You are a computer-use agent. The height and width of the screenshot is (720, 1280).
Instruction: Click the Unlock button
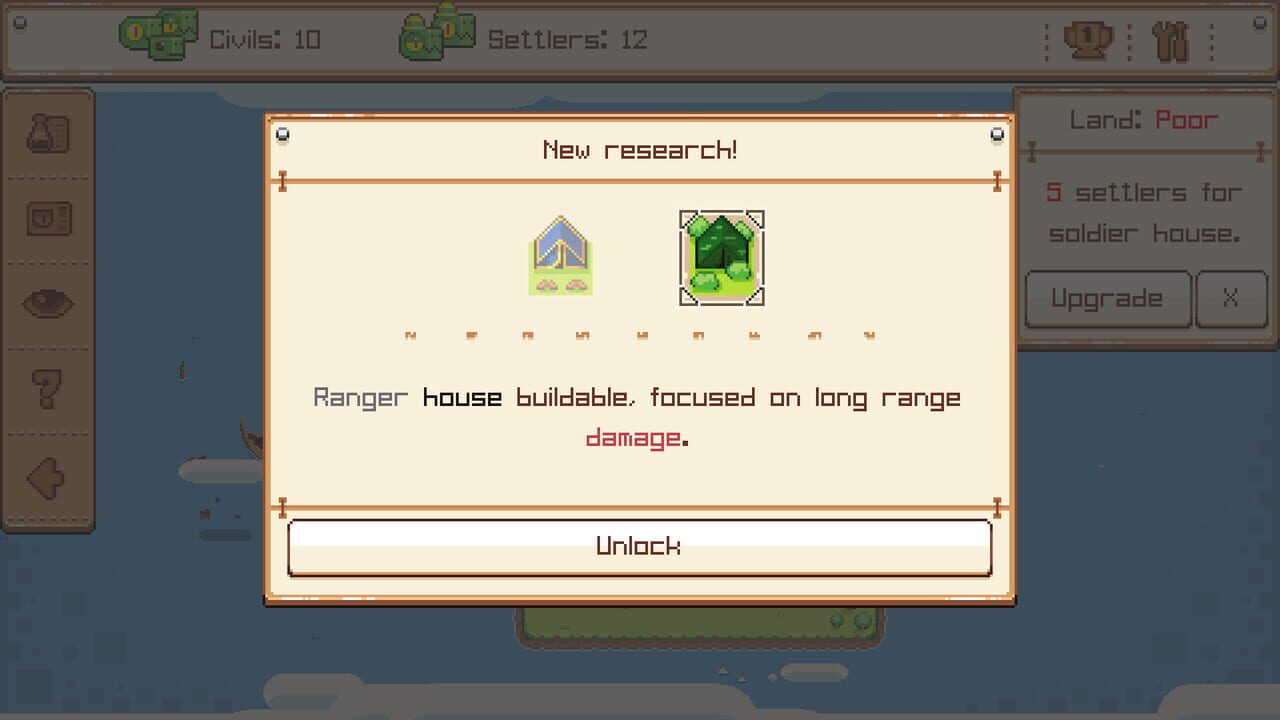(x=640, y=546)
